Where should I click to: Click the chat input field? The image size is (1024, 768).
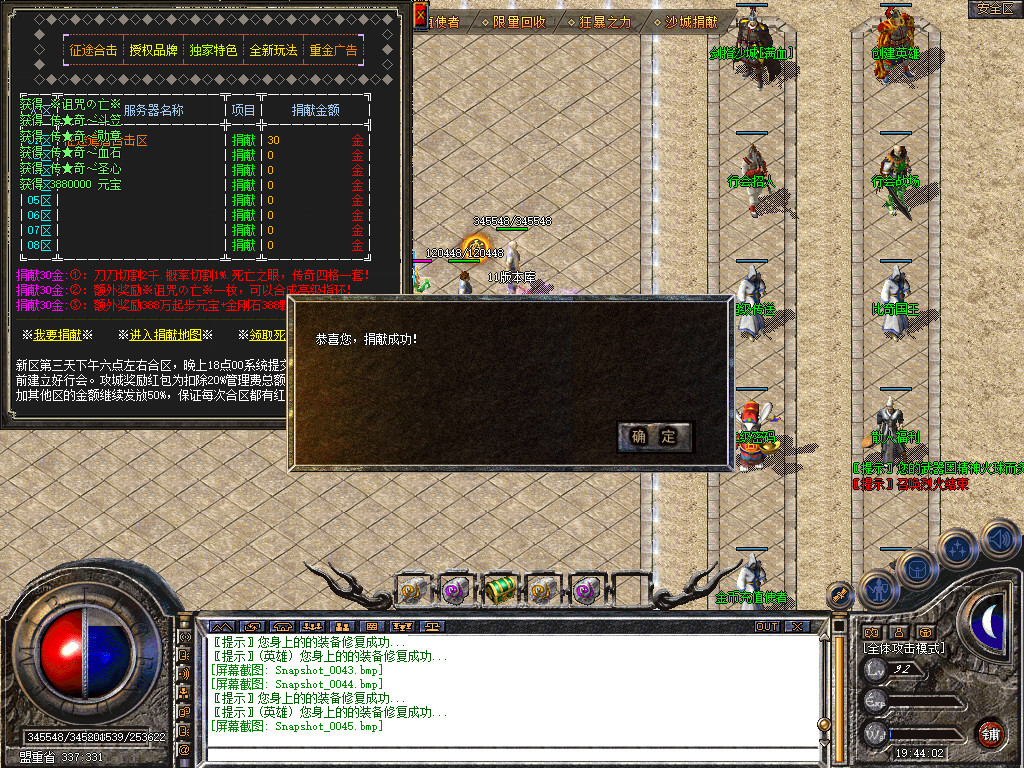point(510,755)
